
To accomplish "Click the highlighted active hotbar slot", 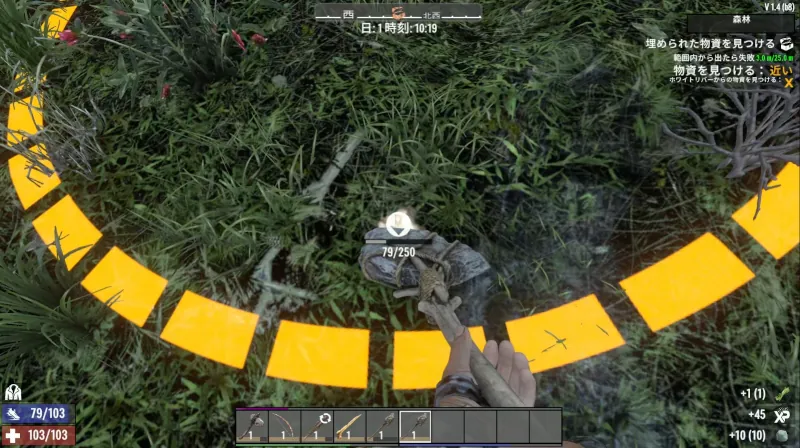I will 415,427.
